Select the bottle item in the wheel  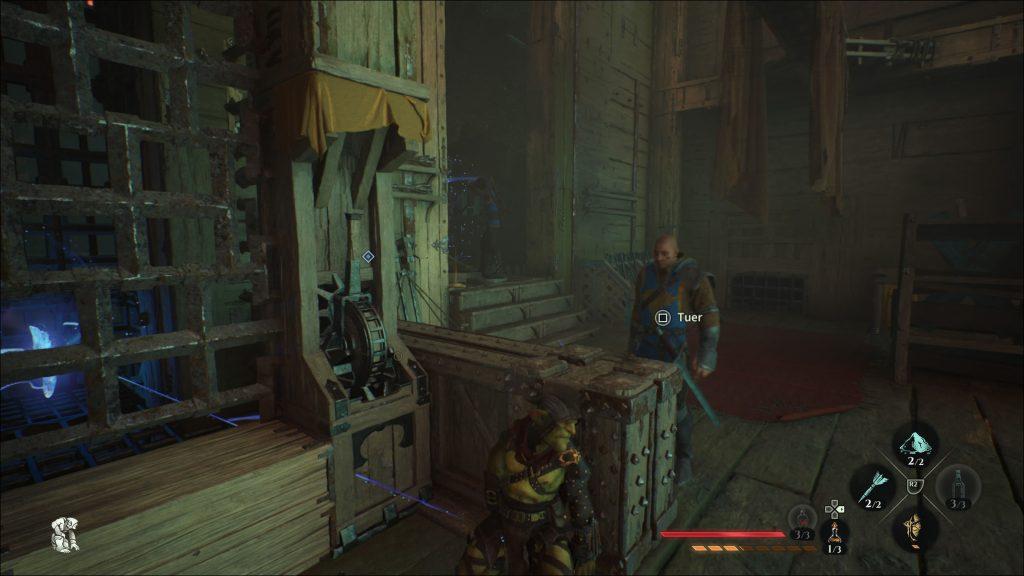(x=957, y=487)
